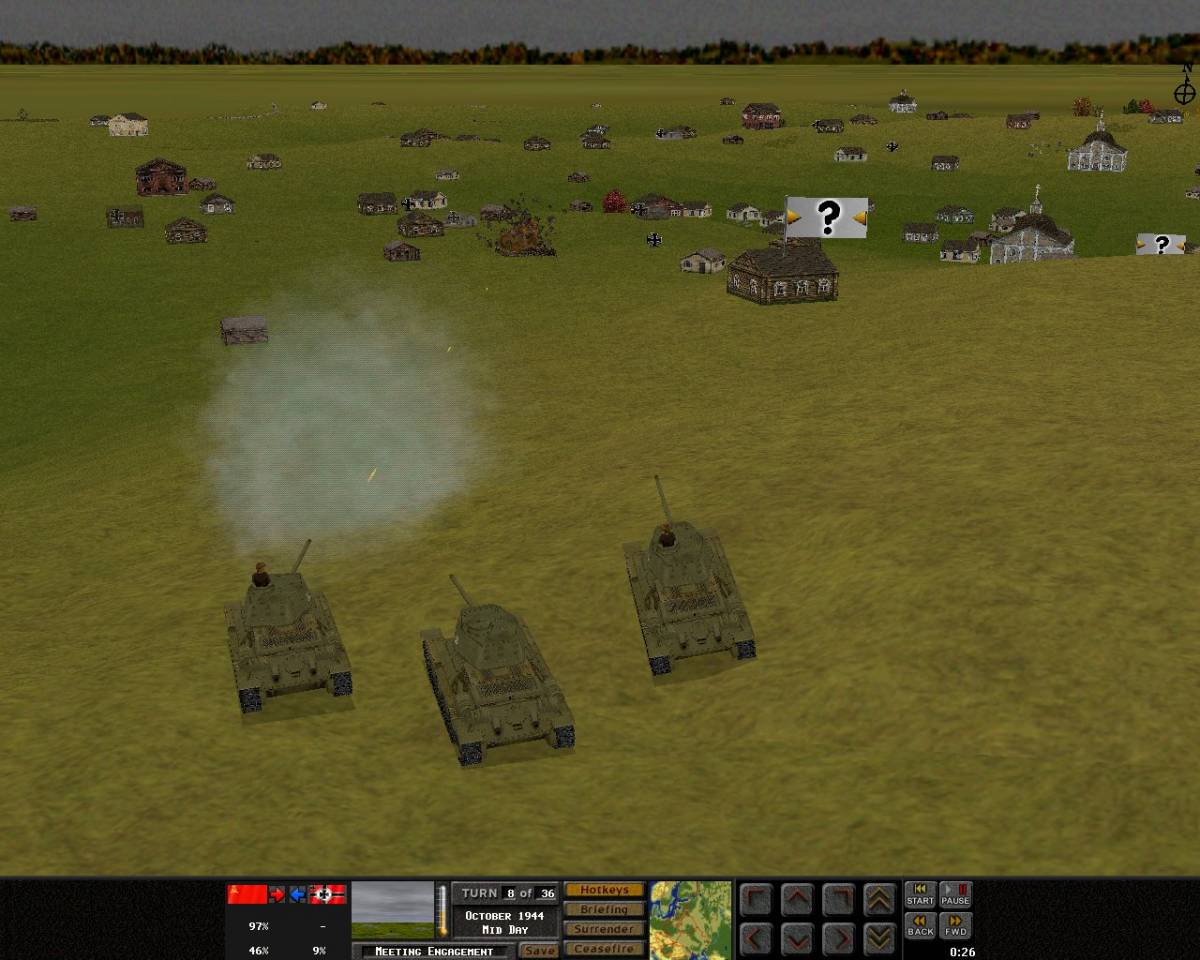Pan camera left with left arrow

click(x=756, y=939)
